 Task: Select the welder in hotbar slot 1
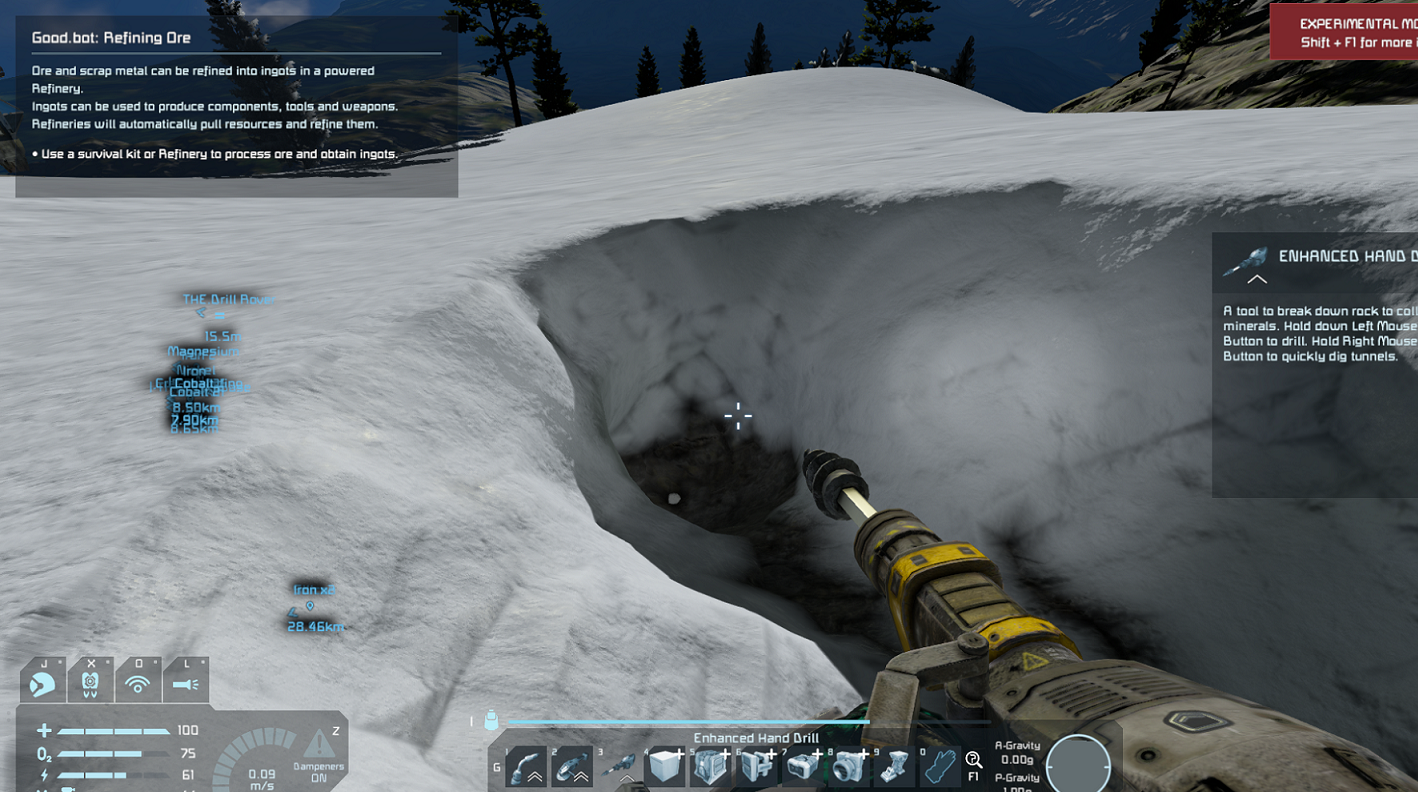click(x=527, y=768)
